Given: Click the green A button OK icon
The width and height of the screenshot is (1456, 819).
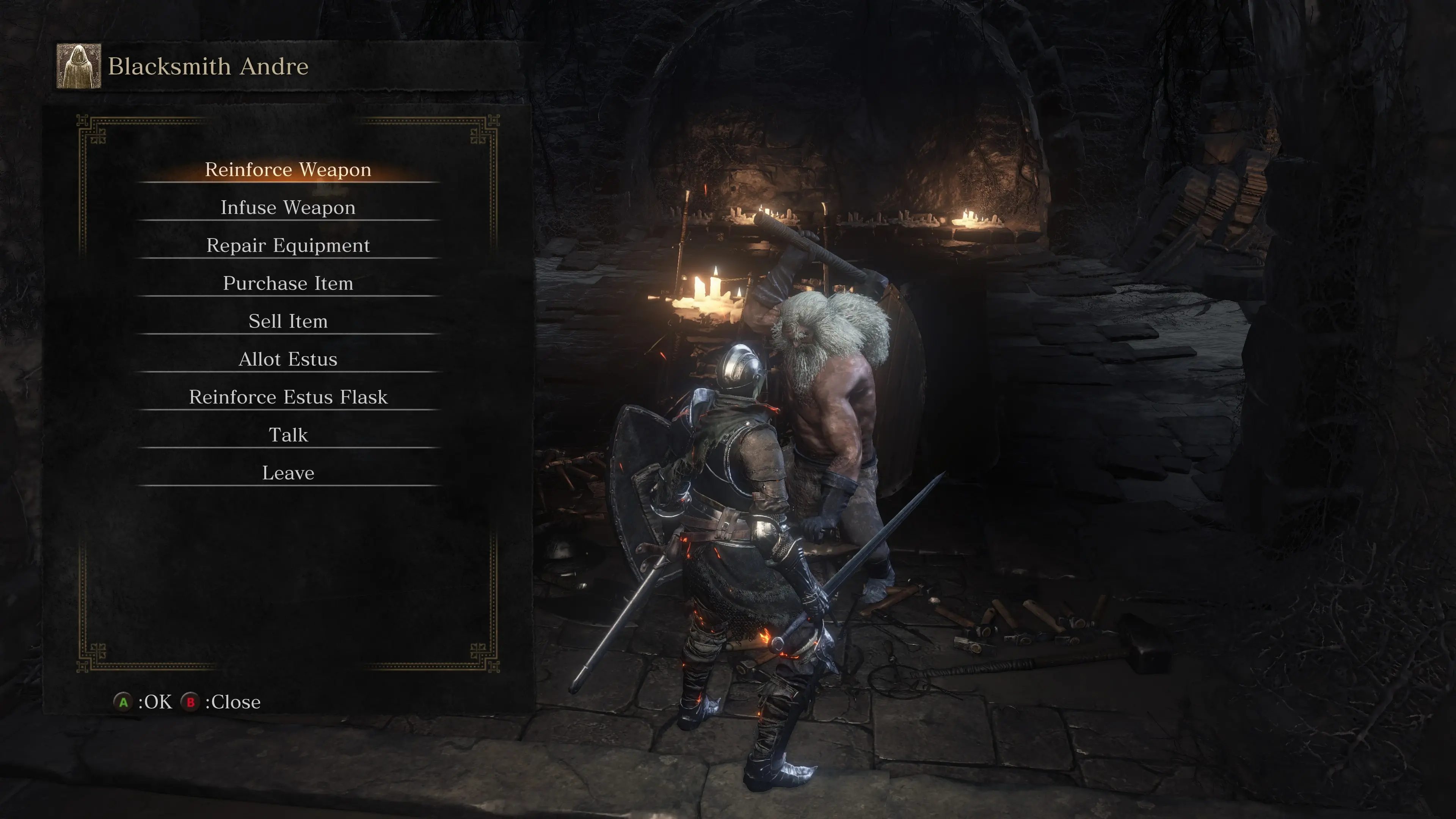Looking at the screenshot, I should 124,702.
